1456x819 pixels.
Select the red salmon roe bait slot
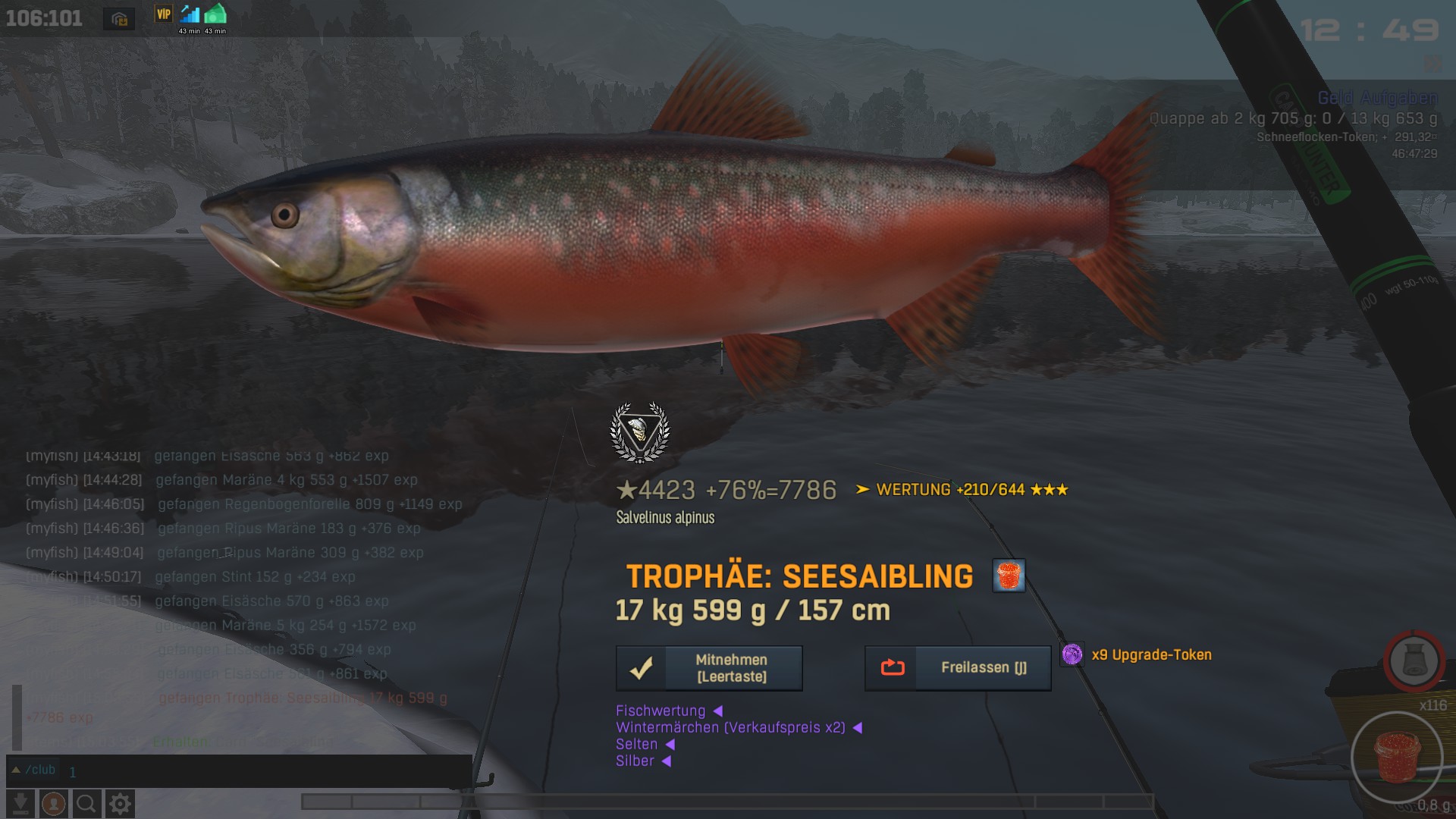pos(1396,757)
